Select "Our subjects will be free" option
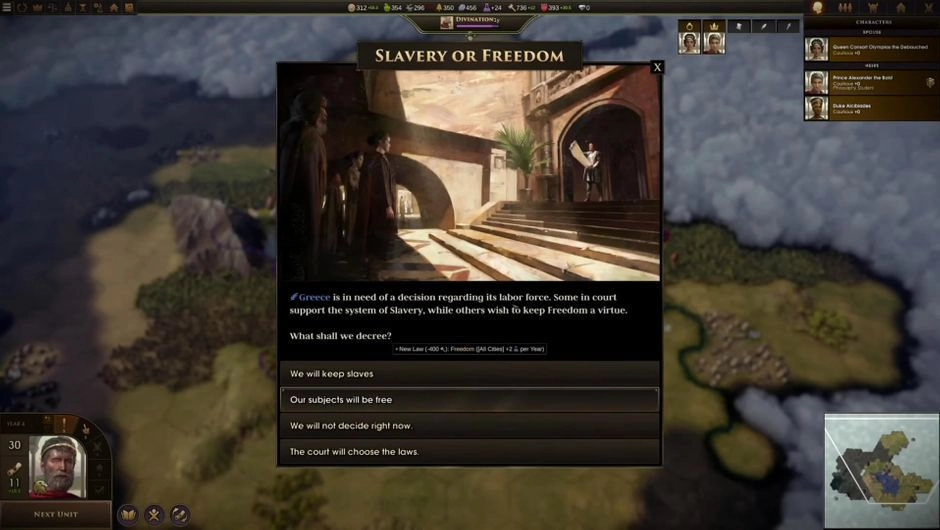940x530 pixels. coord(469,400)
